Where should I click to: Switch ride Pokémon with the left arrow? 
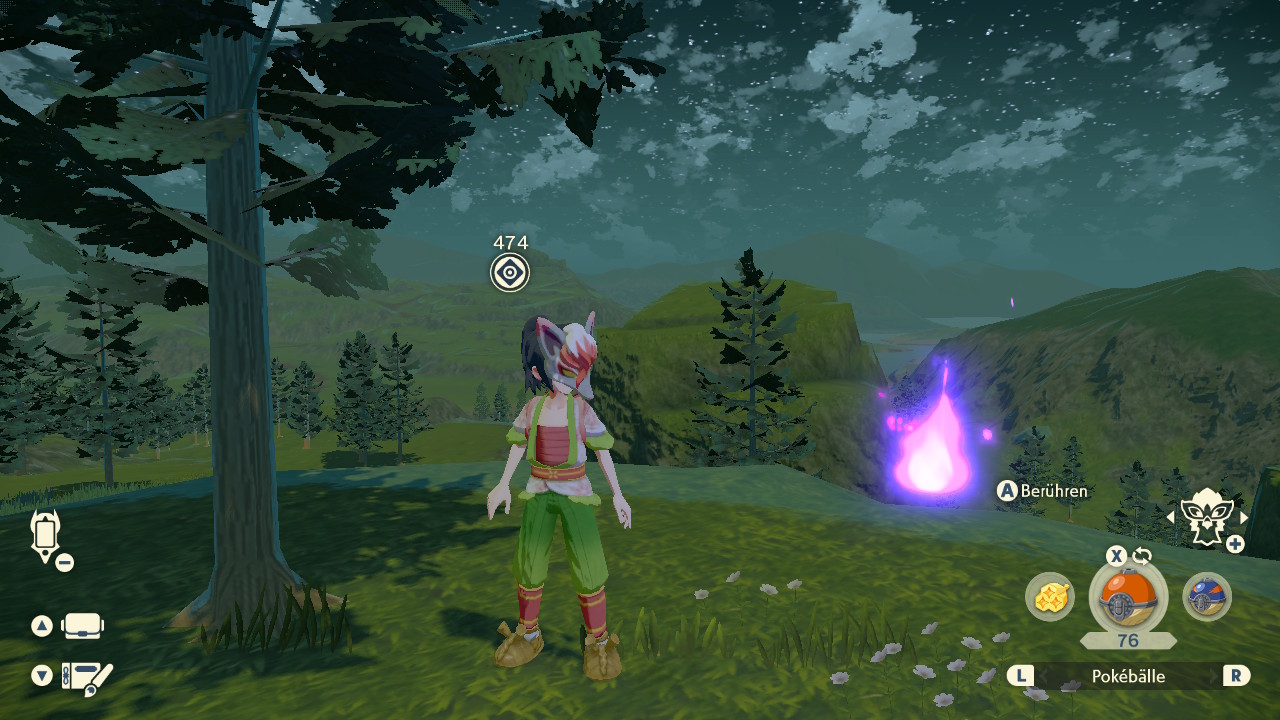point(1171,517)
